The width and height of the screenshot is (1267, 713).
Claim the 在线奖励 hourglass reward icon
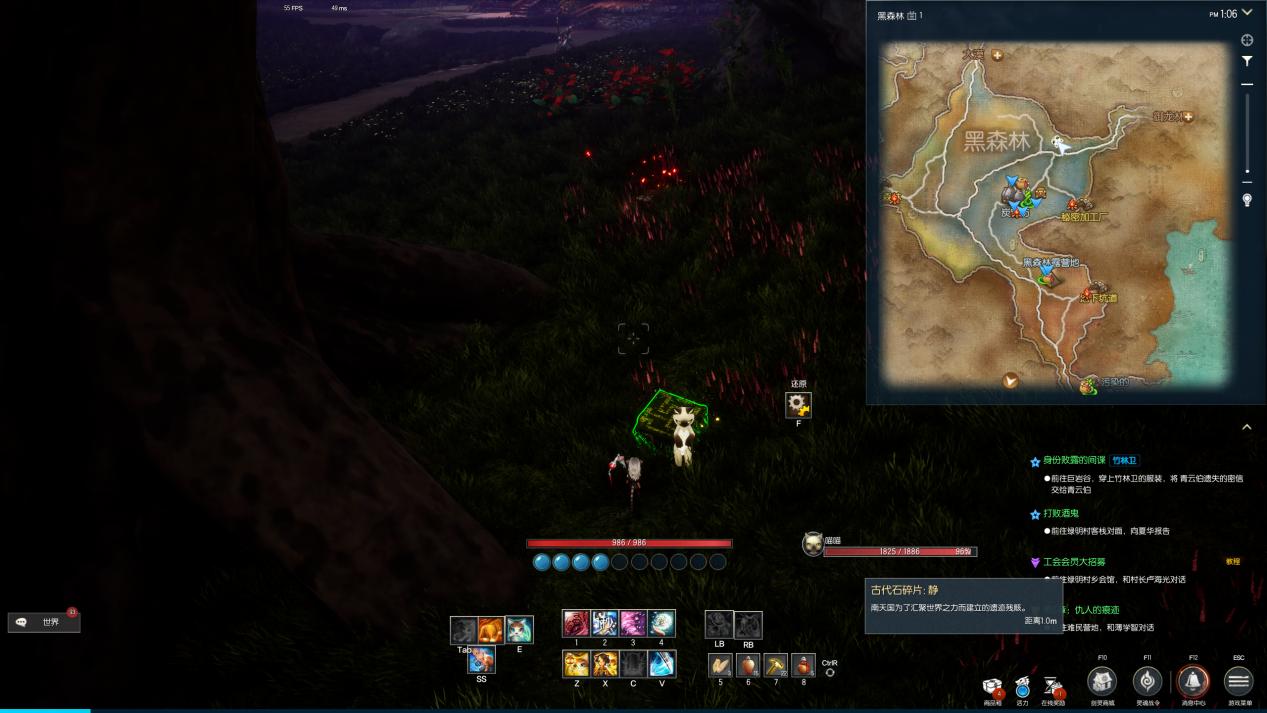[x=1052, y=686]
